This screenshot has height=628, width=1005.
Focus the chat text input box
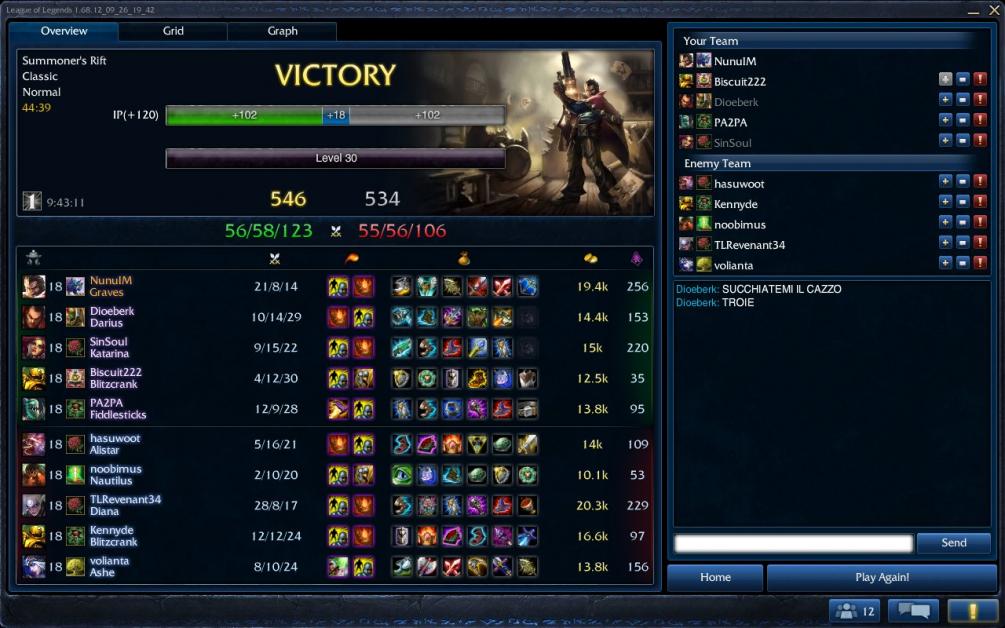point(793,543)
